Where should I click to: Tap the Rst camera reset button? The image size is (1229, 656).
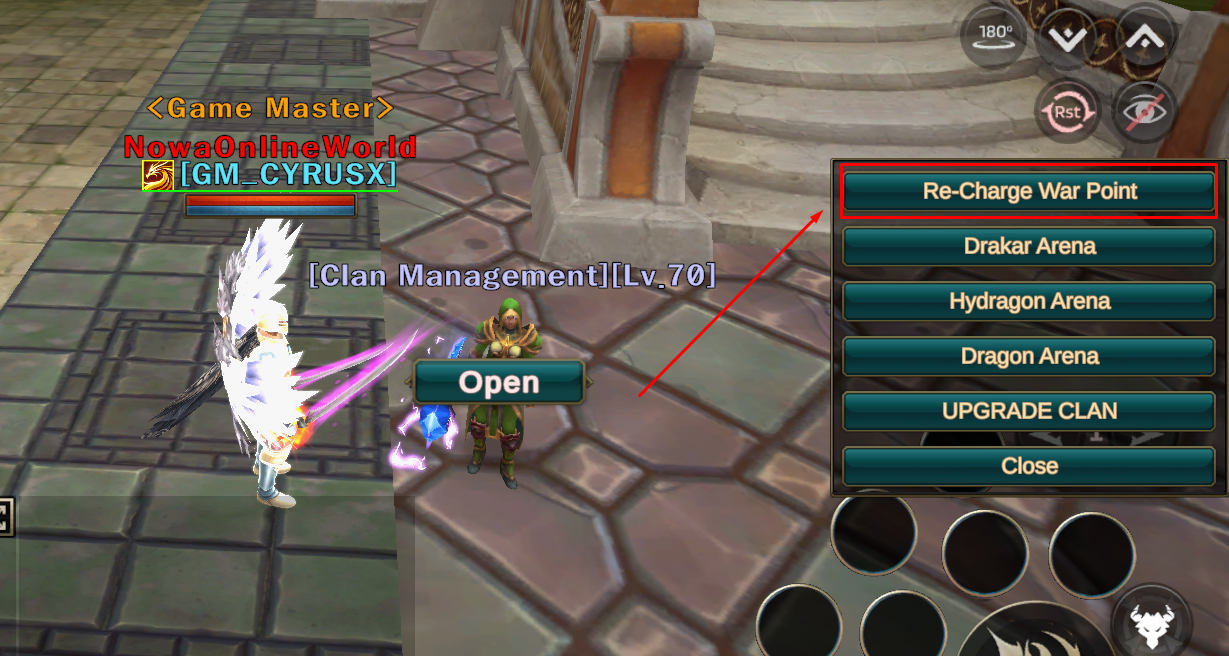coord(1066,111)
